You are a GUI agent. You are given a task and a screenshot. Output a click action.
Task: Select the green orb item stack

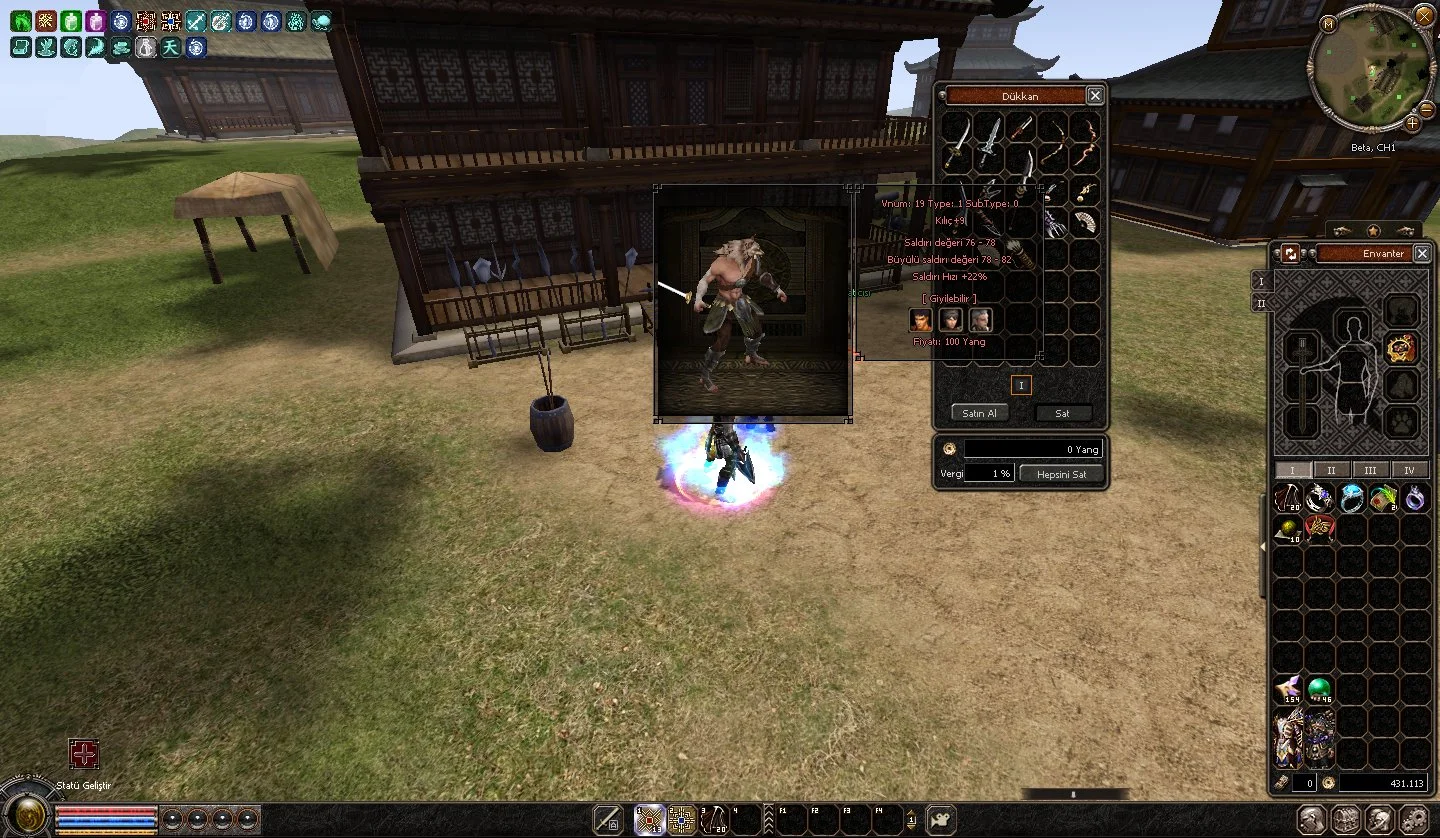[1319, 687]
